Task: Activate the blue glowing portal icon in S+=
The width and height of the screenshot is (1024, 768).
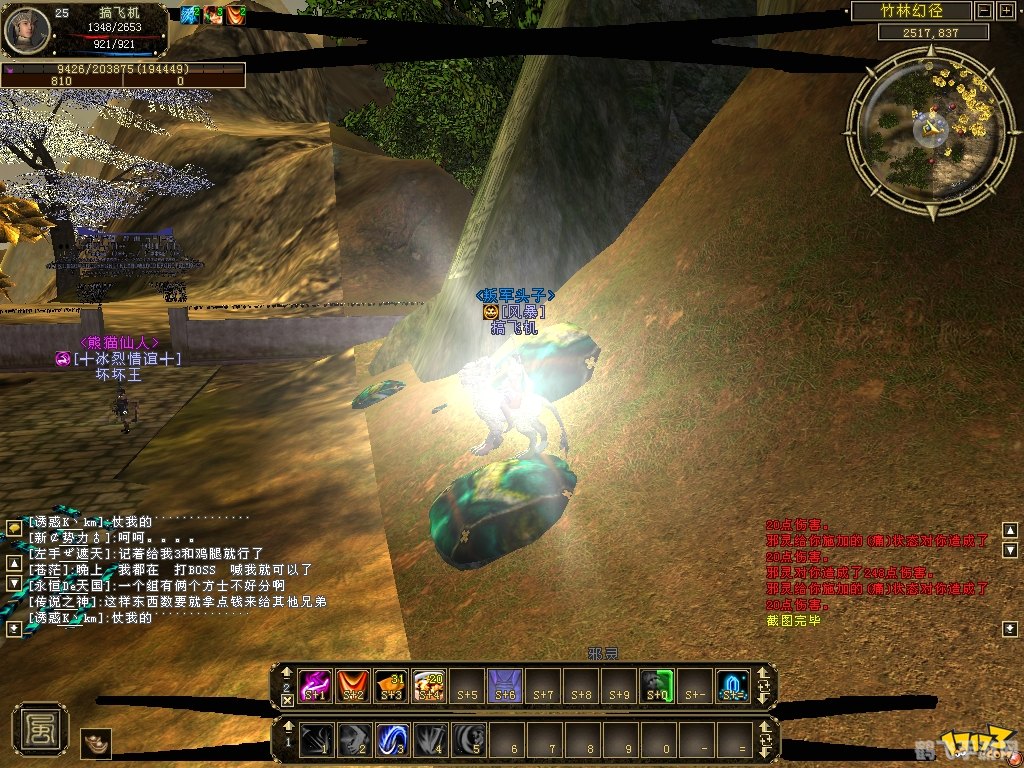Action: pos(733,685)
